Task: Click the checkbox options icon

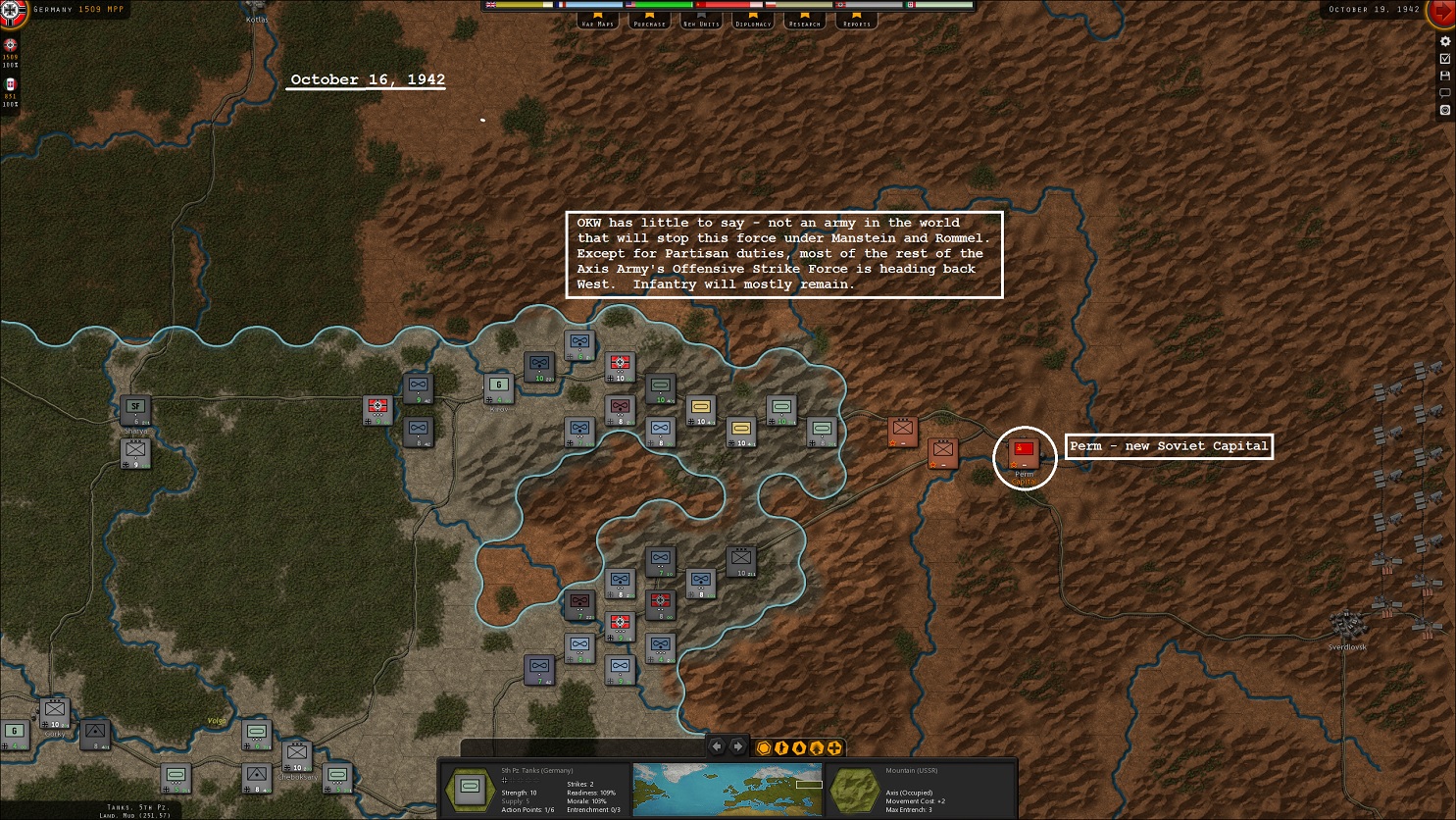Action: point(1445,59)
